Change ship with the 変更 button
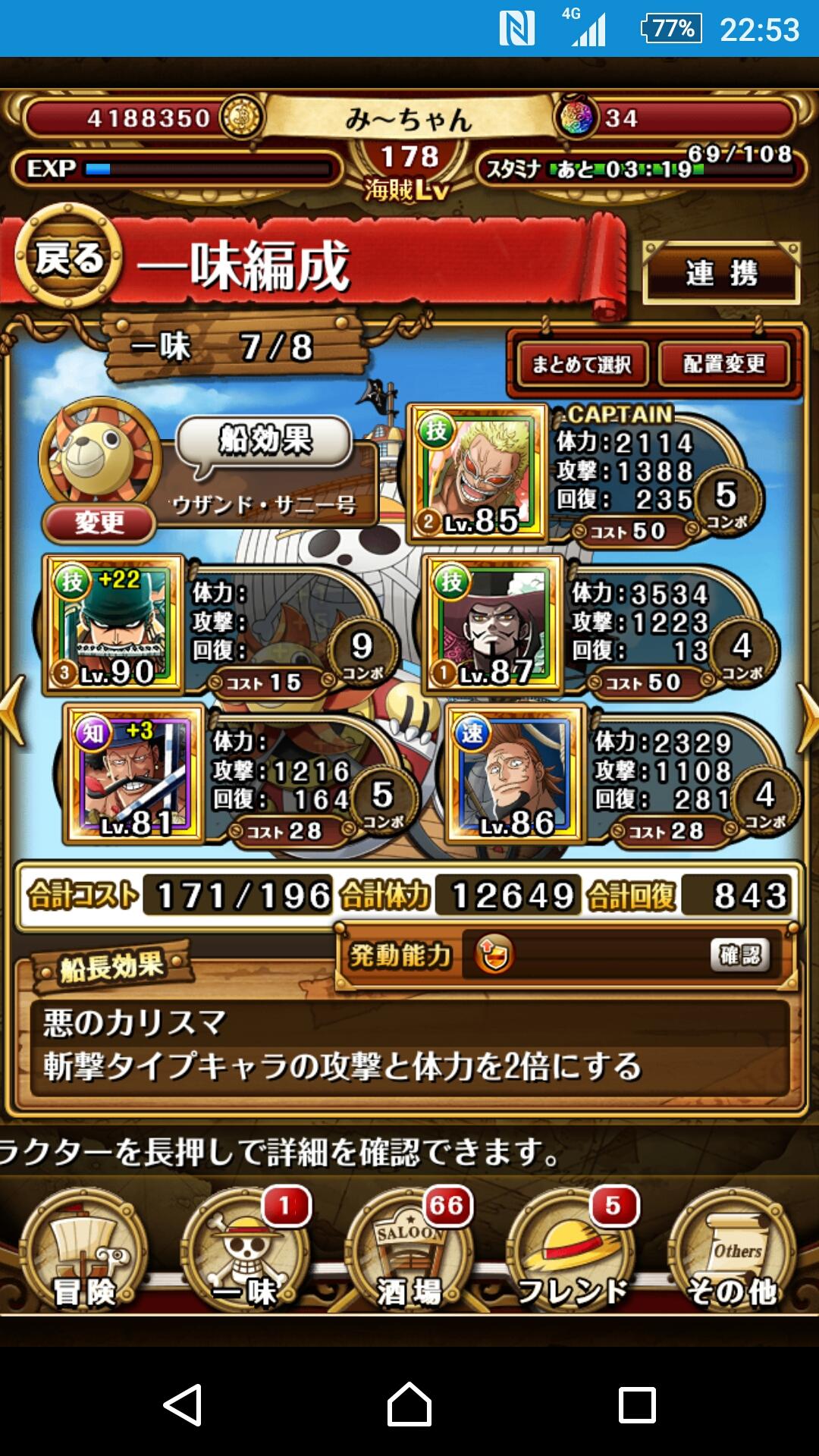The image size is (819, 1456). click(x=99, y=522)
